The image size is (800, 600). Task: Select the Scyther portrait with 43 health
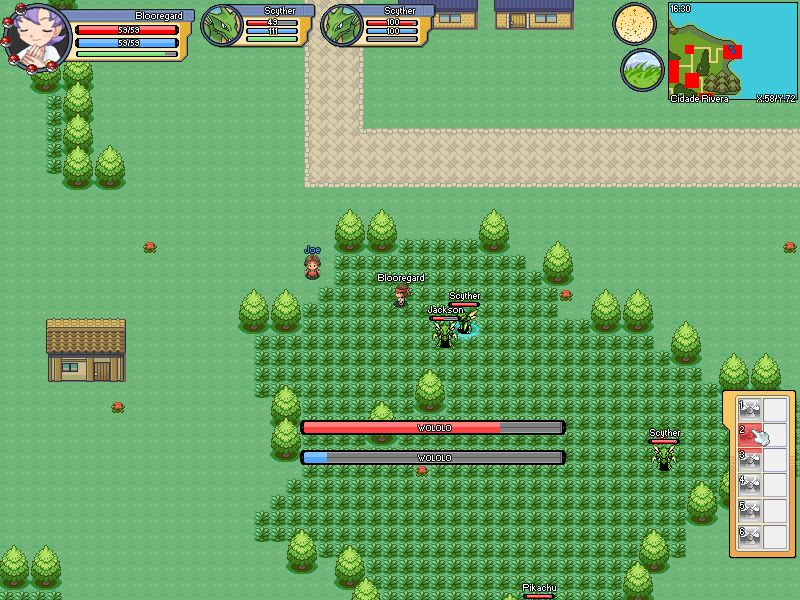tap(221, 26)
